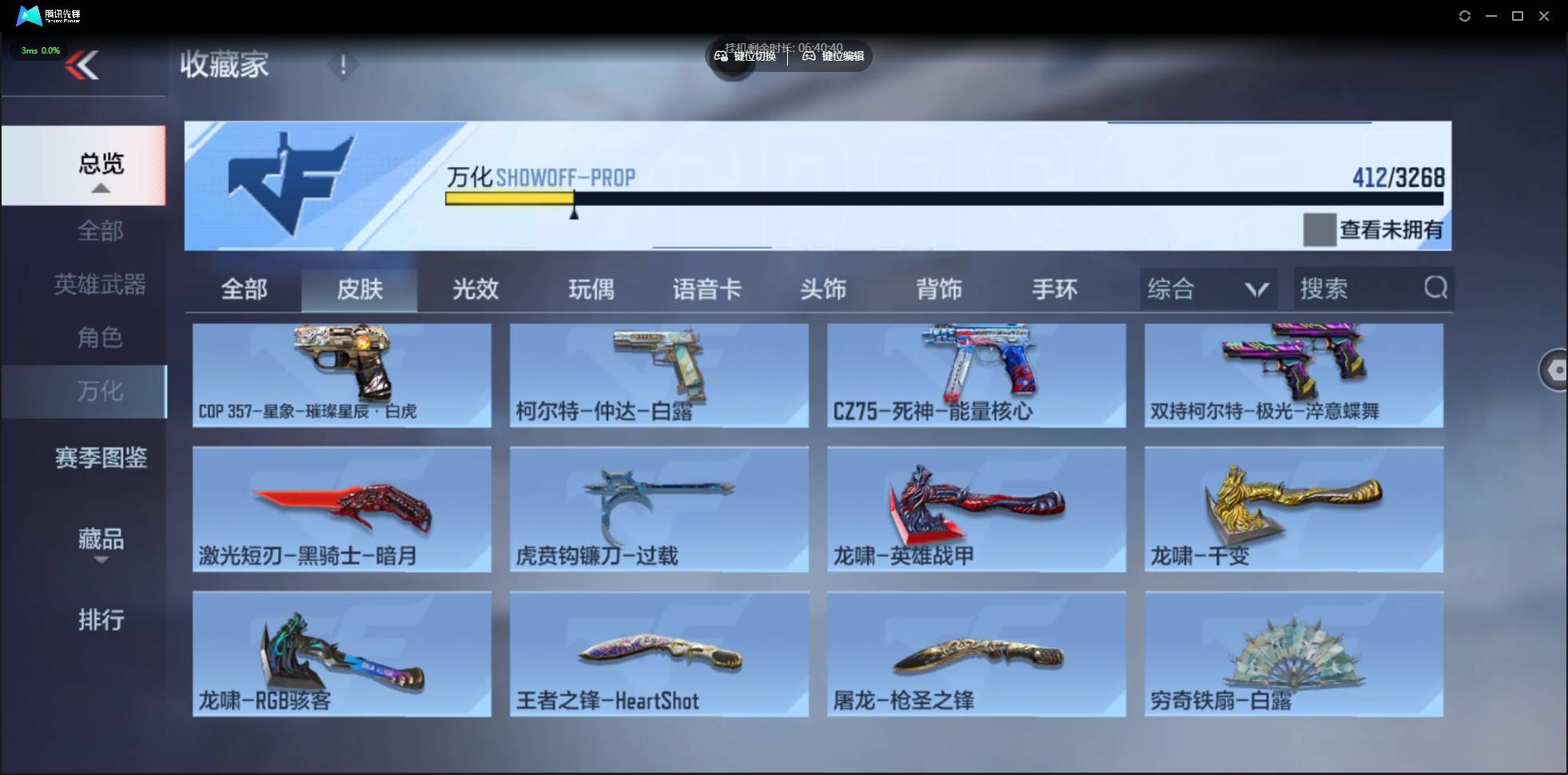Viewport: 1568px width, 775px height.
Task: Click the refresh icon in the title bar
Action: 1466,15
